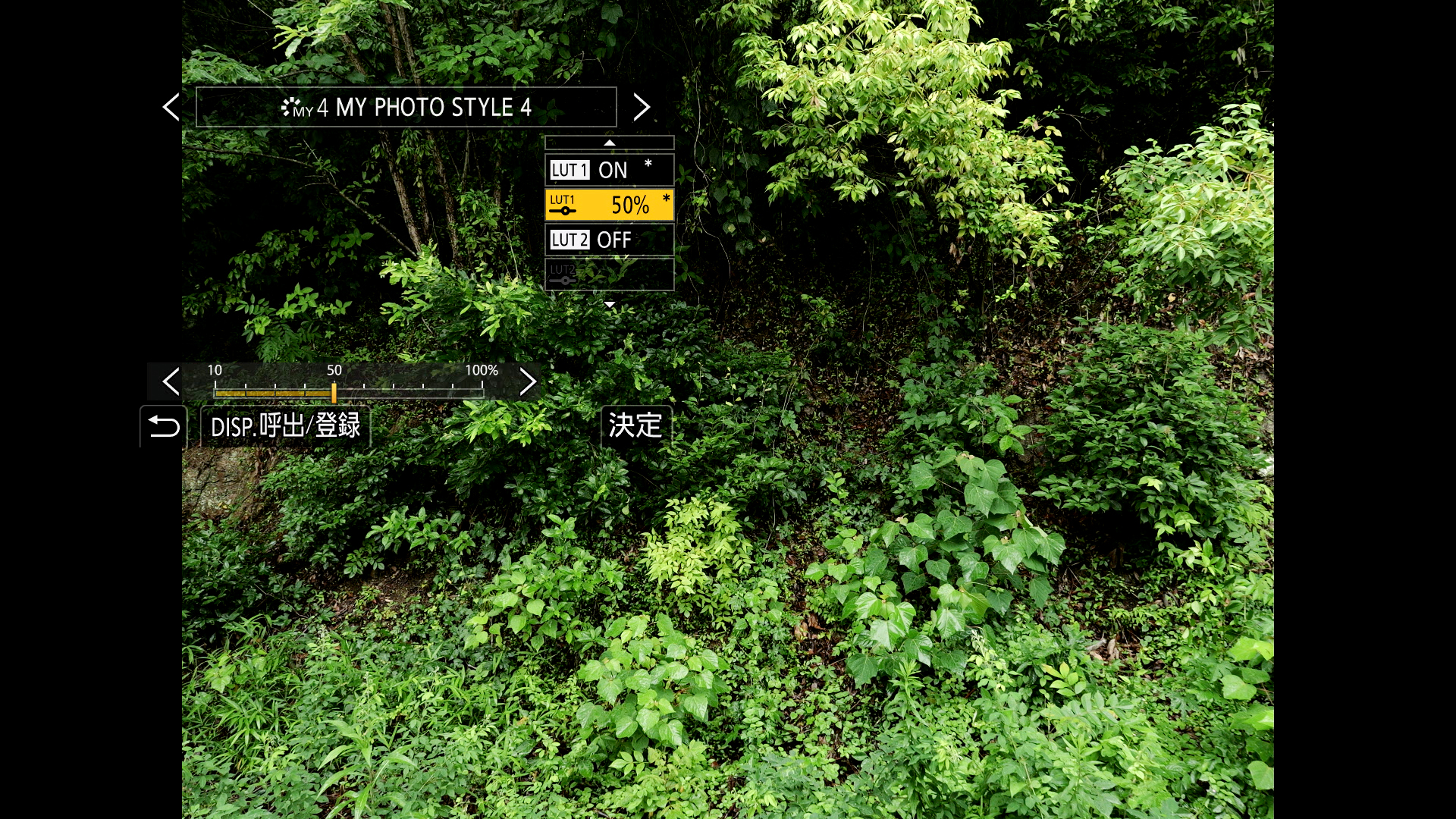This screenshot has height=819, width=1456.
Task: Open the DISP. 呼出/登録 option
Action: click(285, 426)
